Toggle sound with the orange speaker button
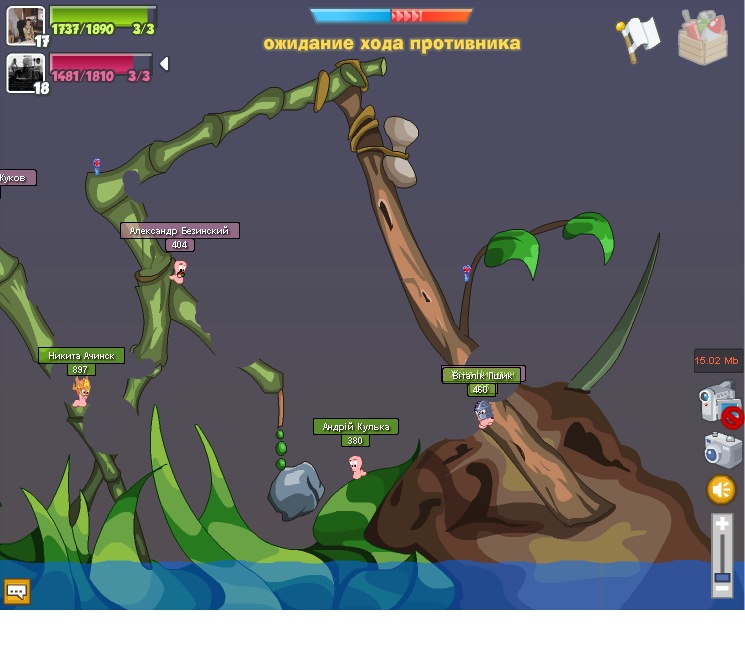The width and height of the screenshot is (745, 650). (721, 489)
